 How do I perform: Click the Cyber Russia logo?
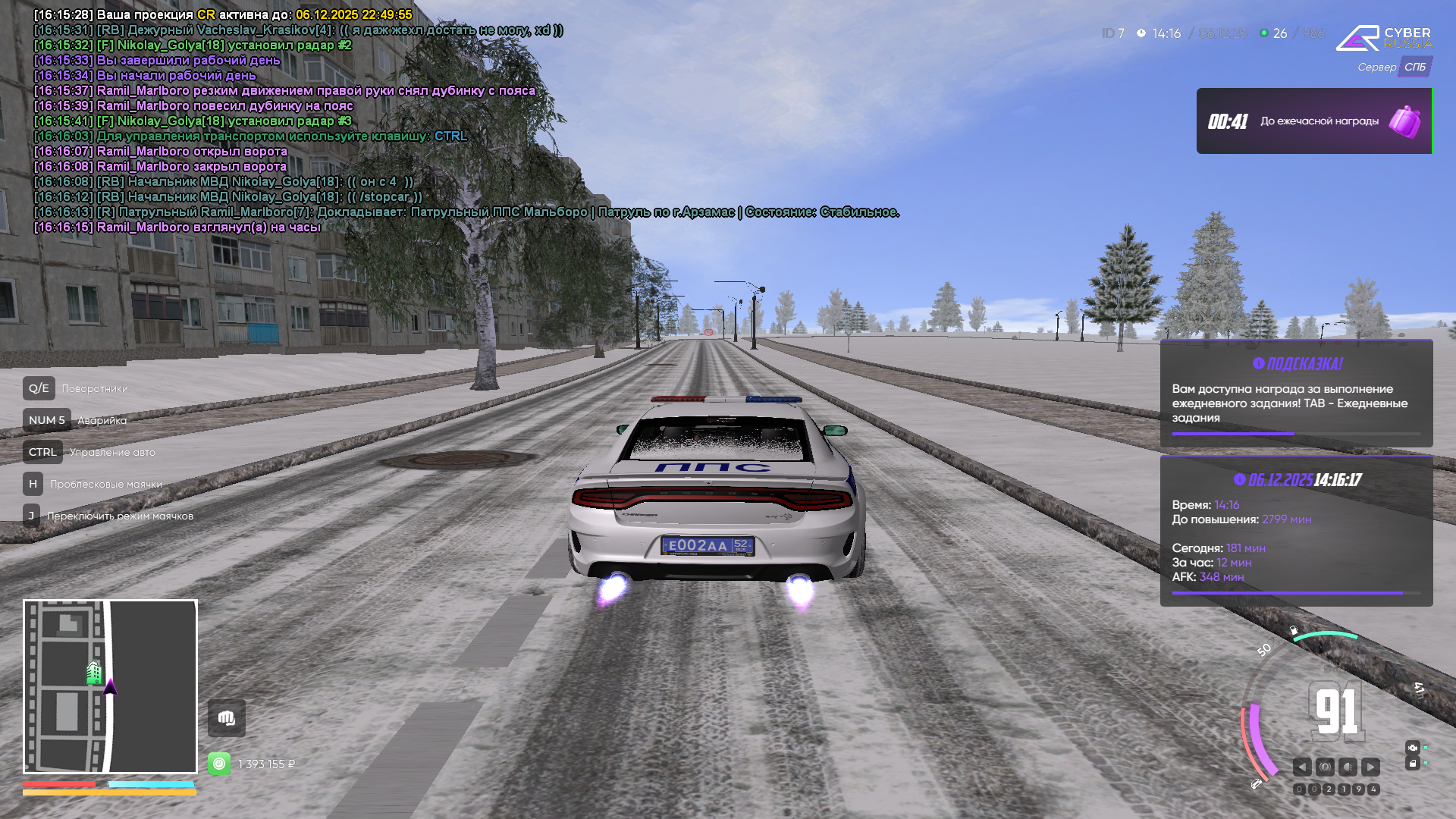click(1384, 38)
